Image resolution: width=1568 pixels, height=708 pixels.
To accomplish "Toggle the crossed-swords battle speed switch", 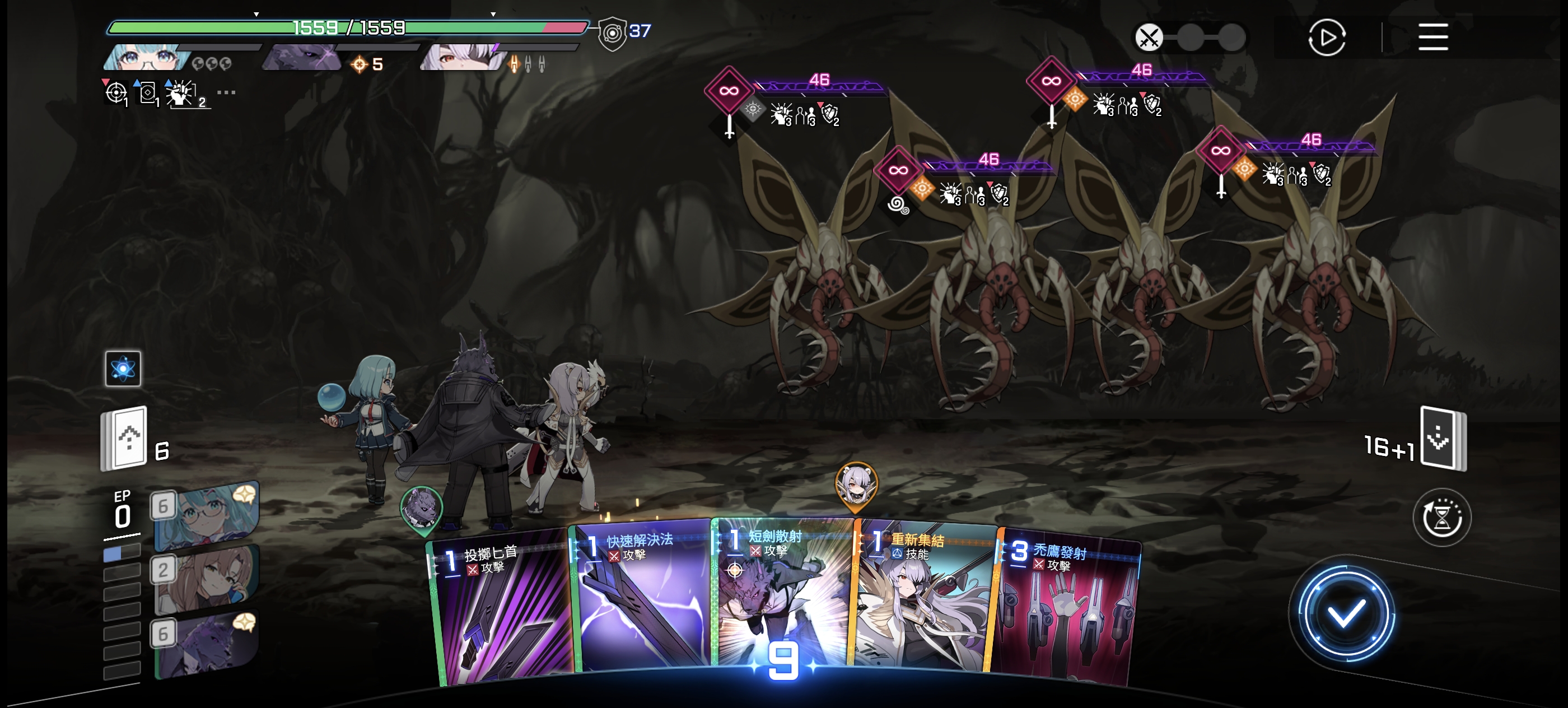I will coord(1149,38).
